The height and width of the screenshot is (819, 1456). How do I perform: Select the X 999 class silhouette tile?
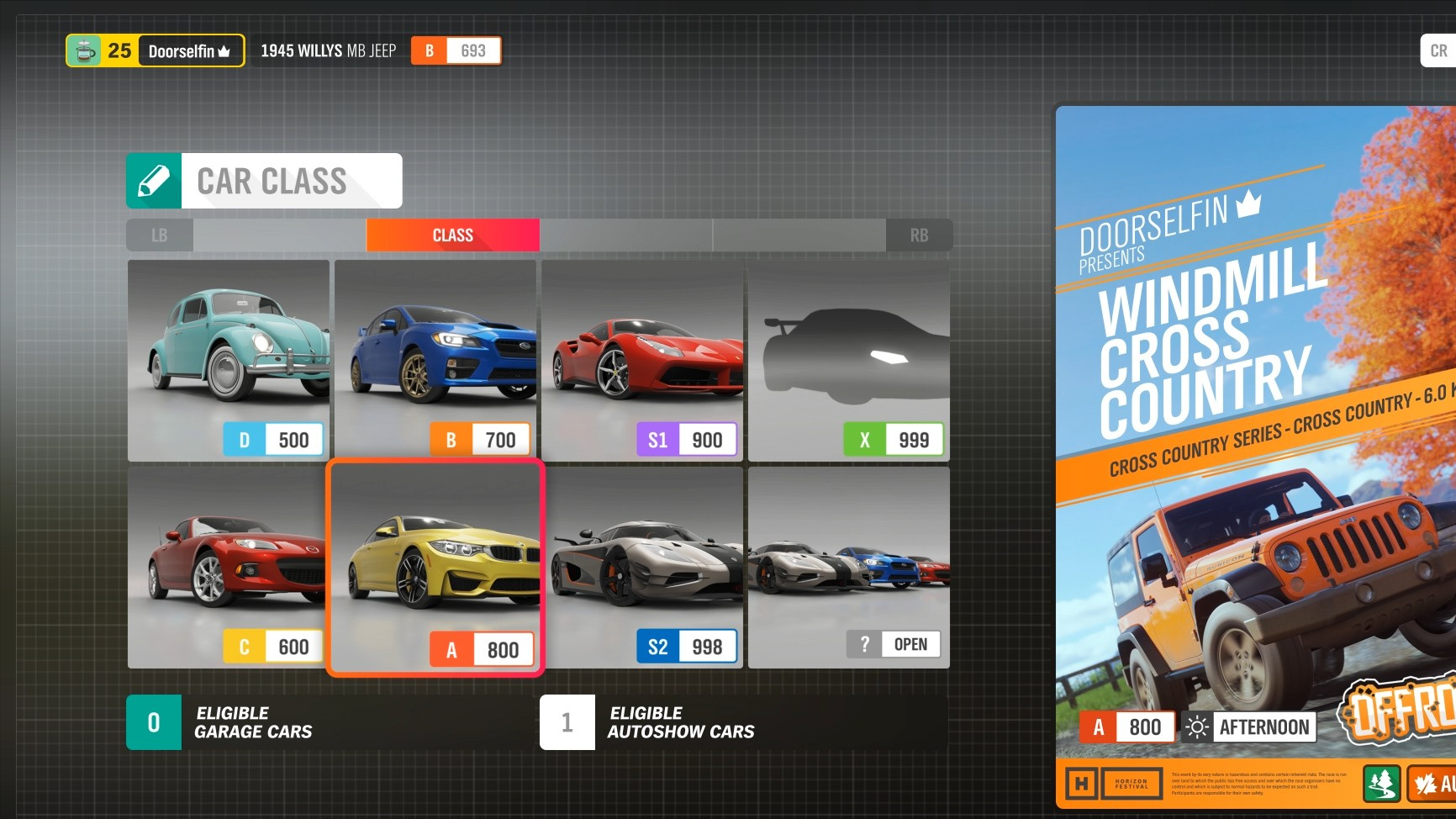[x=848, y=360]
